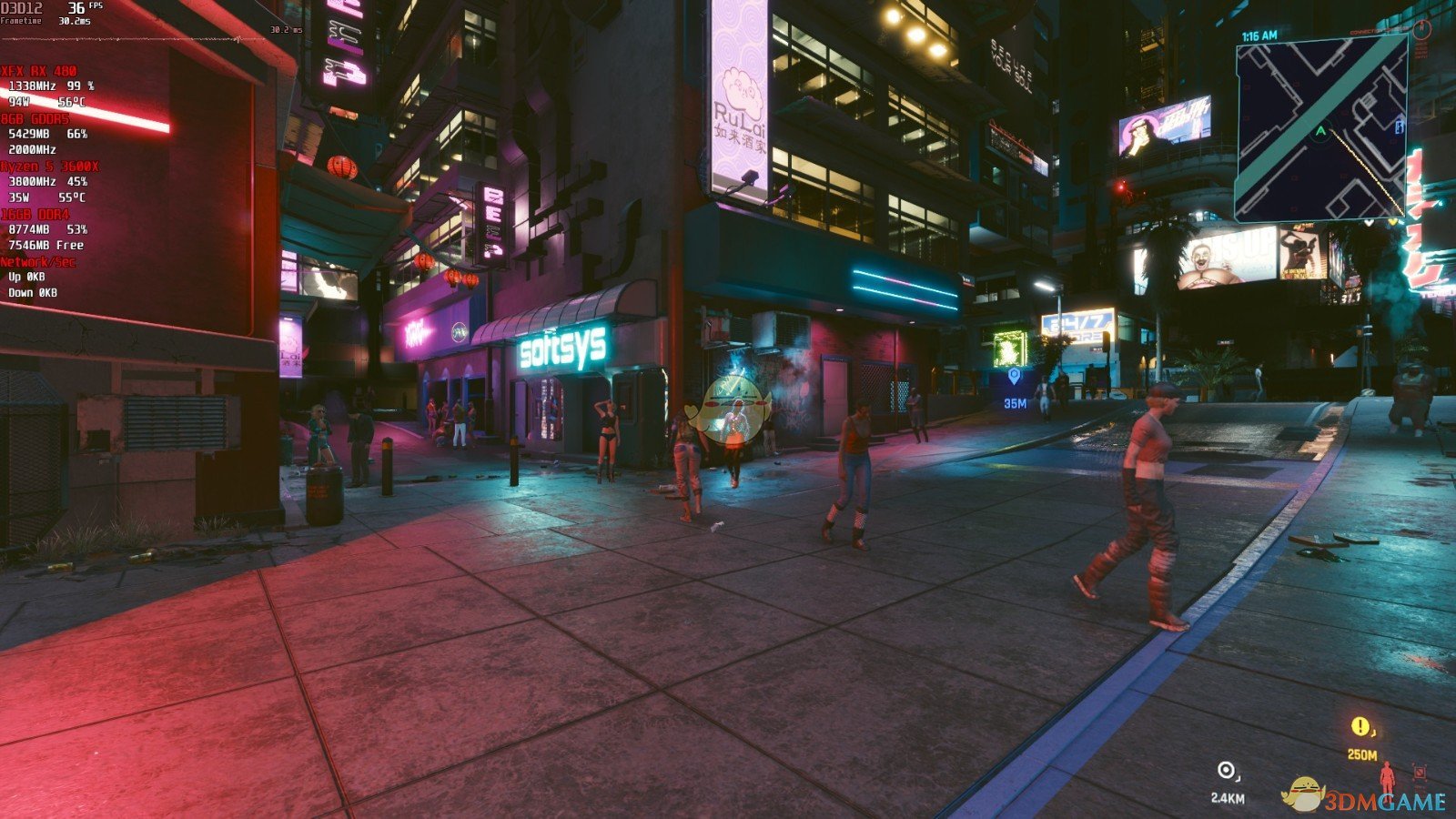
Task: Click the green player arrow on the minimap
Action: [1320, 130]
